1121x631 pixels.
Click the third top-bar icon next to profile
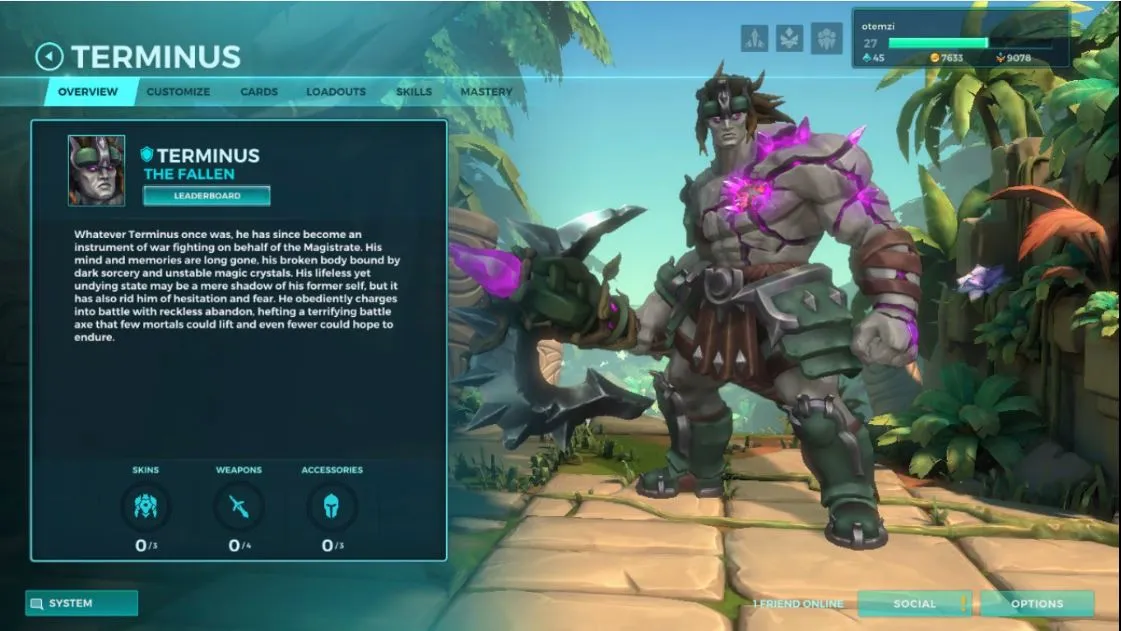[x=826, y=38]
